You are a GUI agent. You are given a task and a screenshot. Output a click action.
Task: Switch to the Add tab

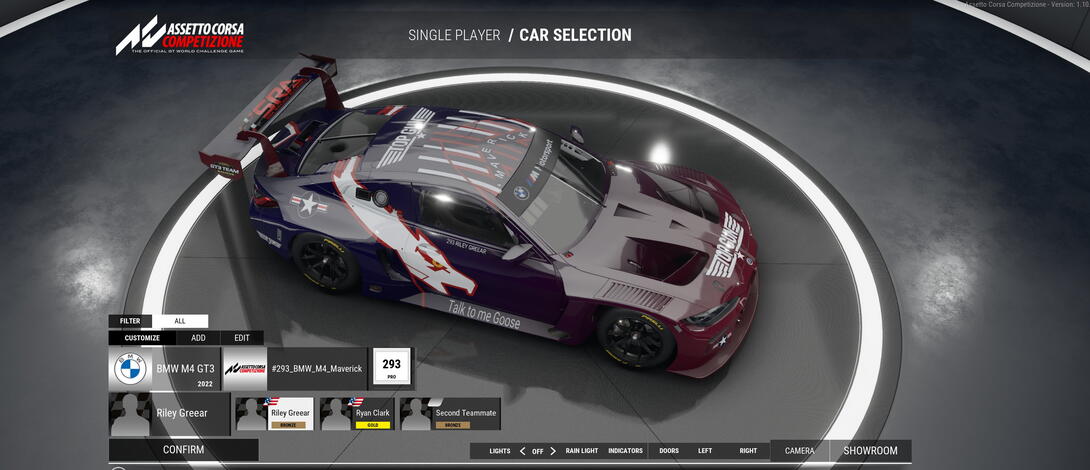(198, 338)
